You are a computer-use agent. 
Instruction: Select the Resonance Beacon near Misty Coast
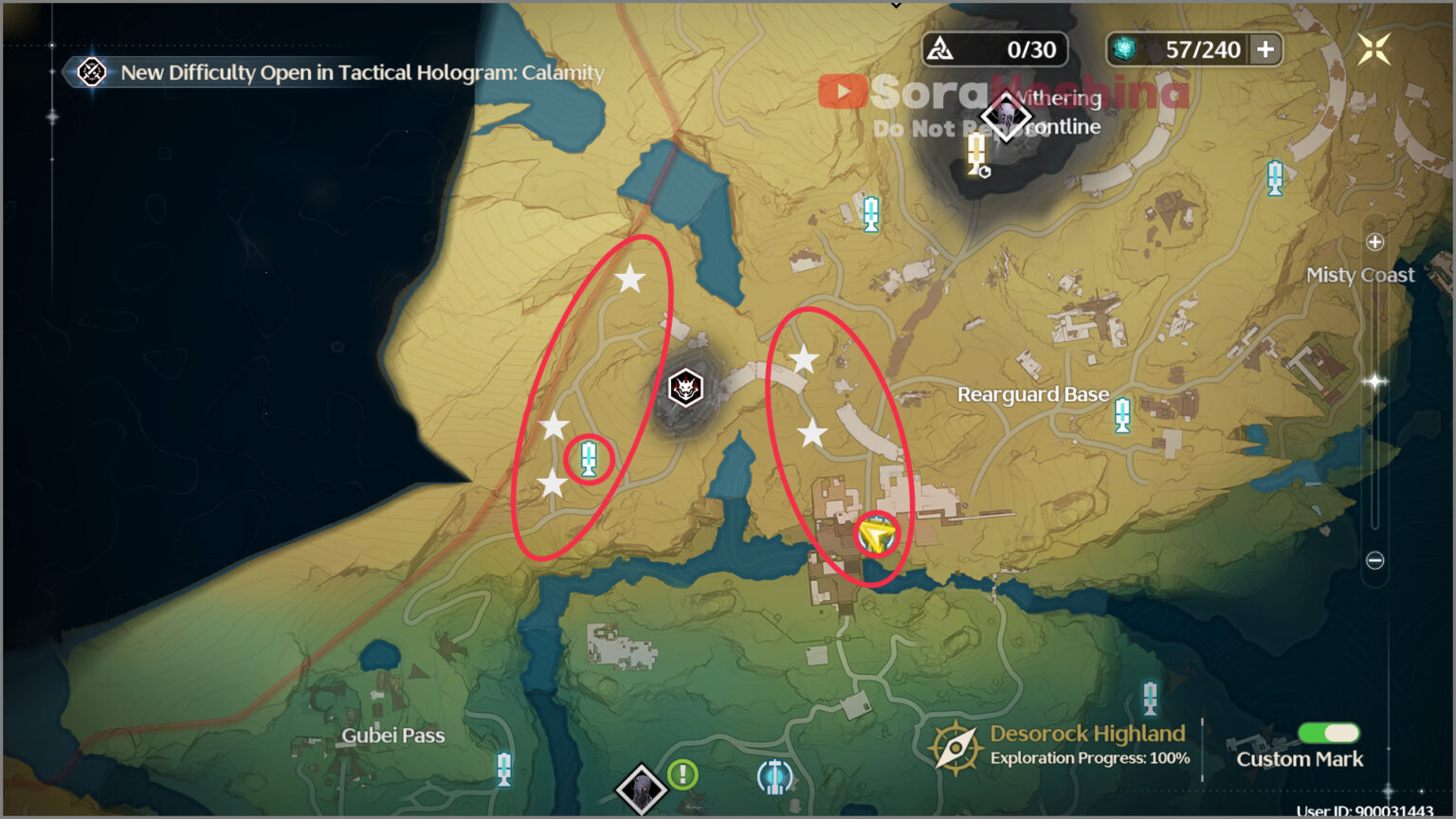coord(1274,178)
